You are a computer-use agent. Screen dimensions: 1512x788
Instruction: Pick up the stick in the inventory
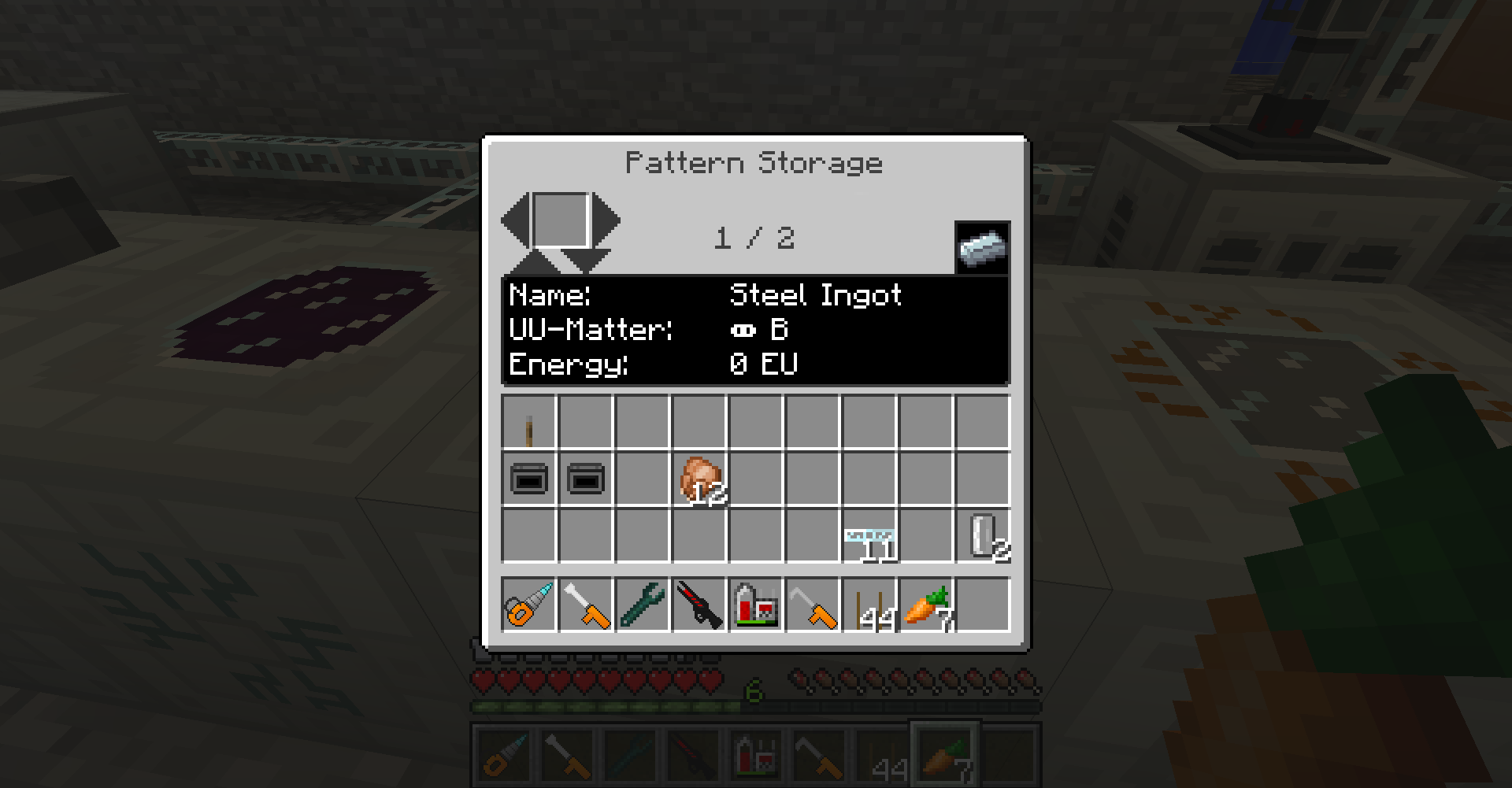point(529,423)
